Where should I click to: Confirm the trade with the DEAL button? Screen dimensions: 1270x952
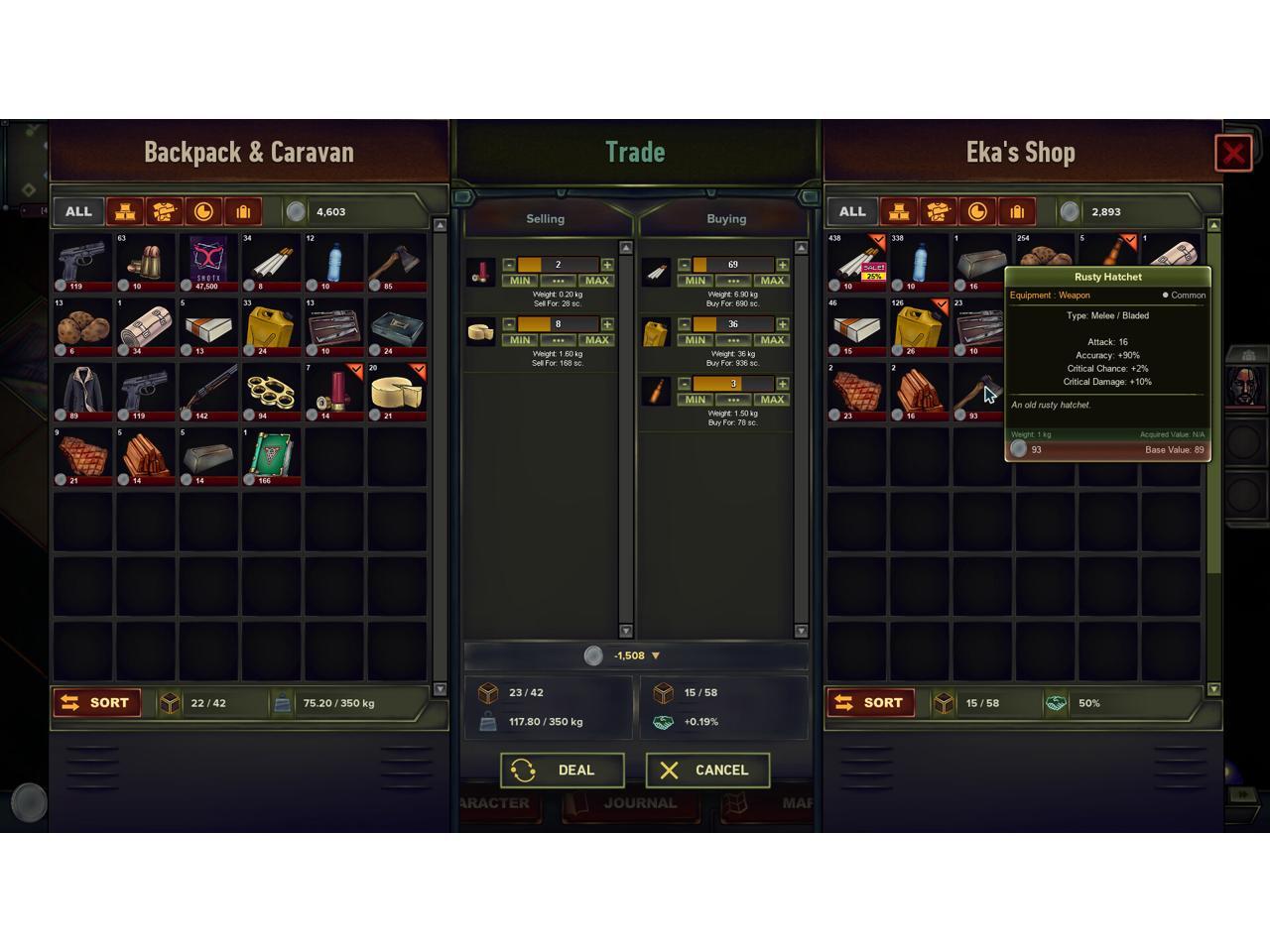click(562, 771)
